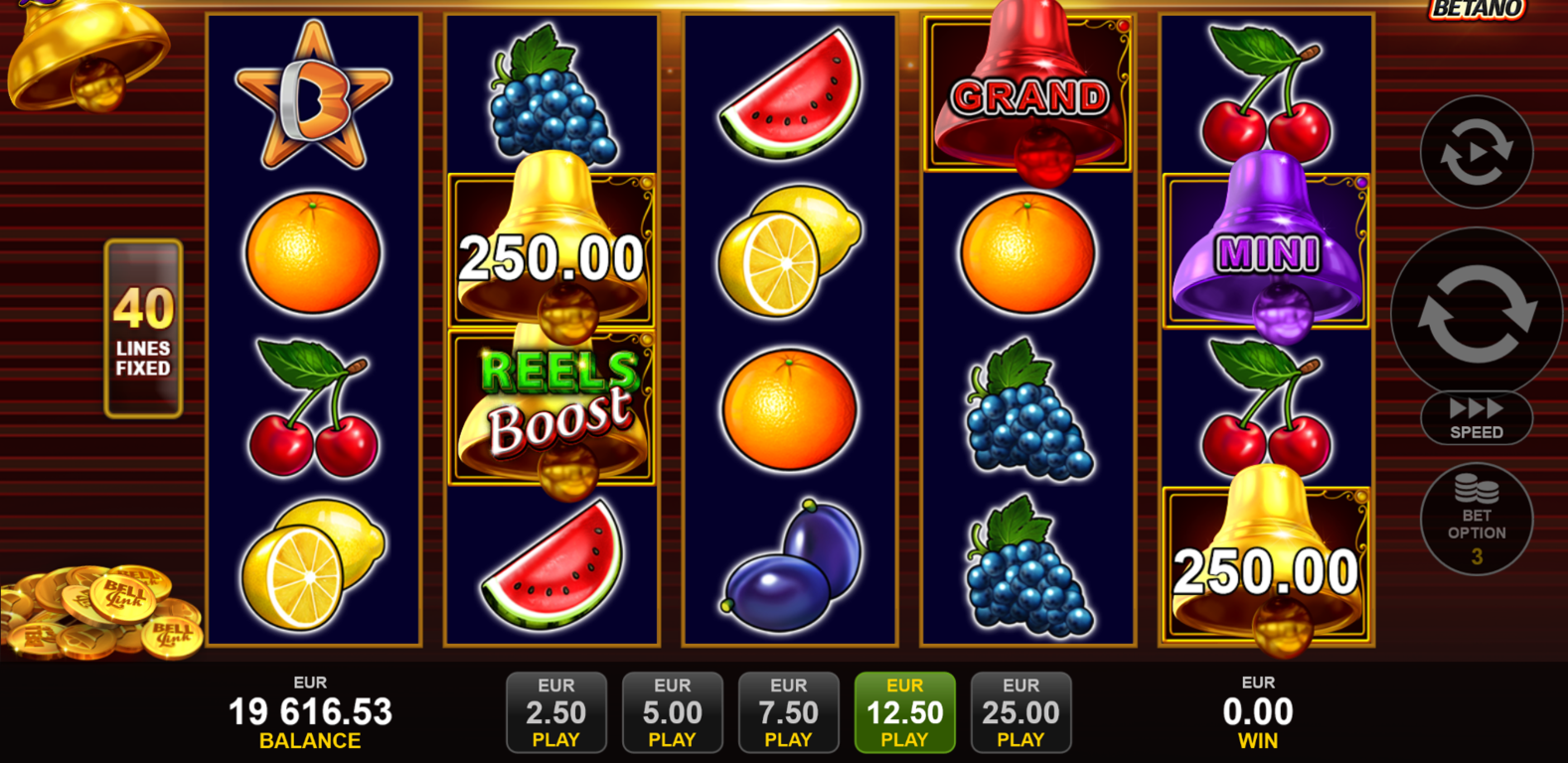Activate the EUR 7.50 play option
The width and height of the screenshot is (1568, 763).
tap(789, 711)
